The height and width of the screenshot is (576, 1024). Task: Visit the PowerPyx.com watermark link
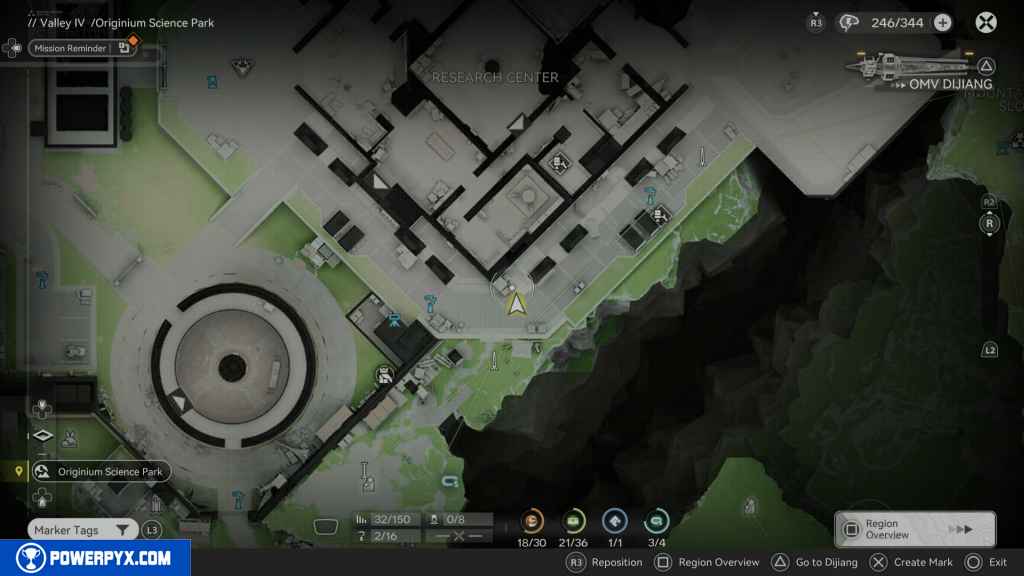[x=94, y=558]
